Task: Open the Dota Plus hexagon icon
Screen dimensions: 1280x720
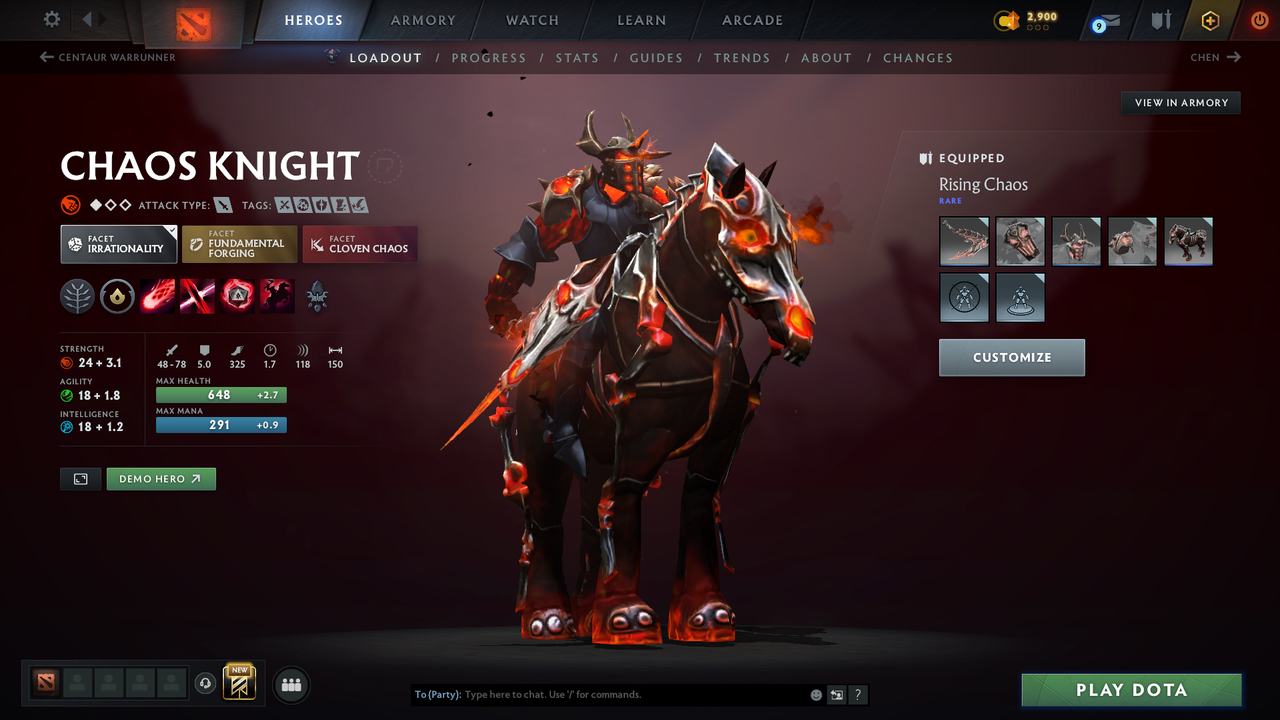Action: tap(1210, 20)
